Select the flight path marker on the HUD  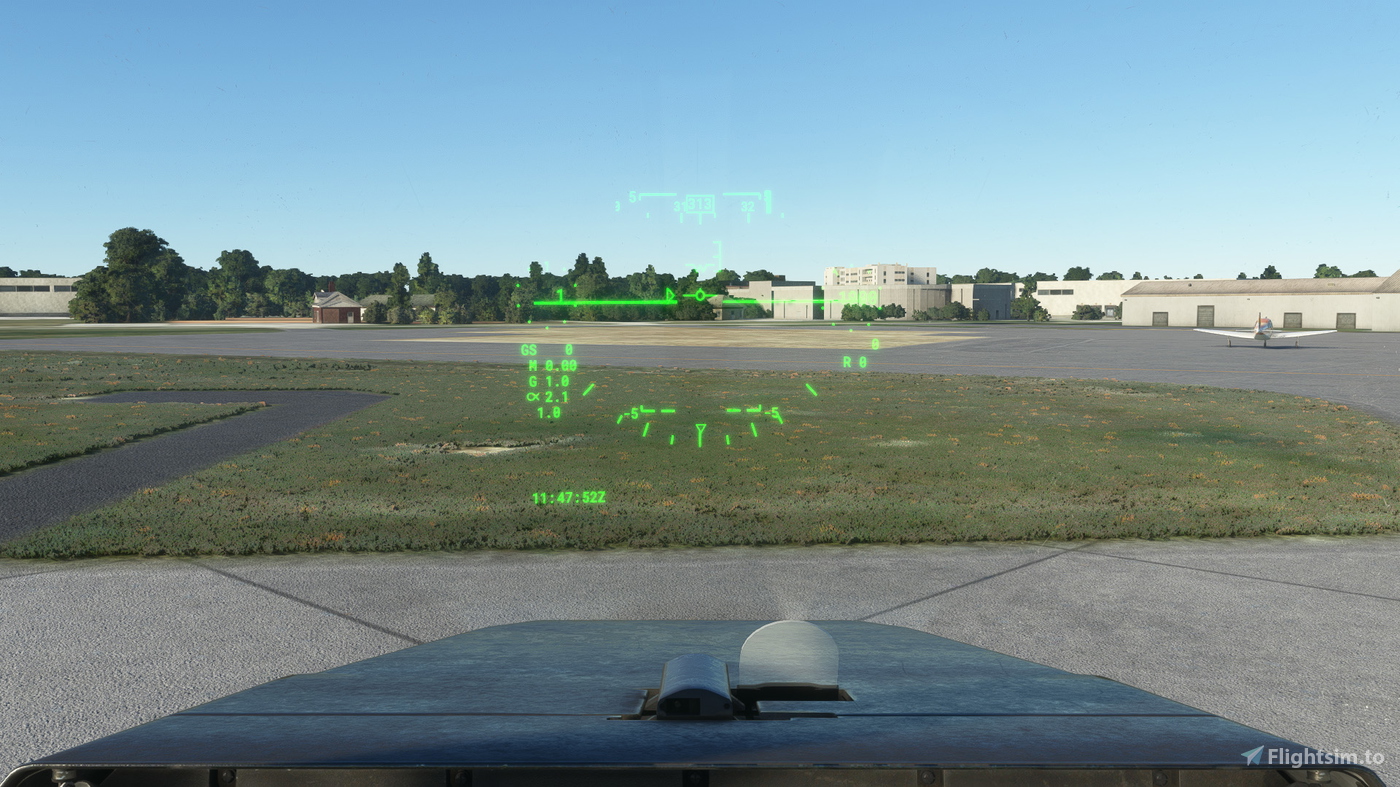700,295
